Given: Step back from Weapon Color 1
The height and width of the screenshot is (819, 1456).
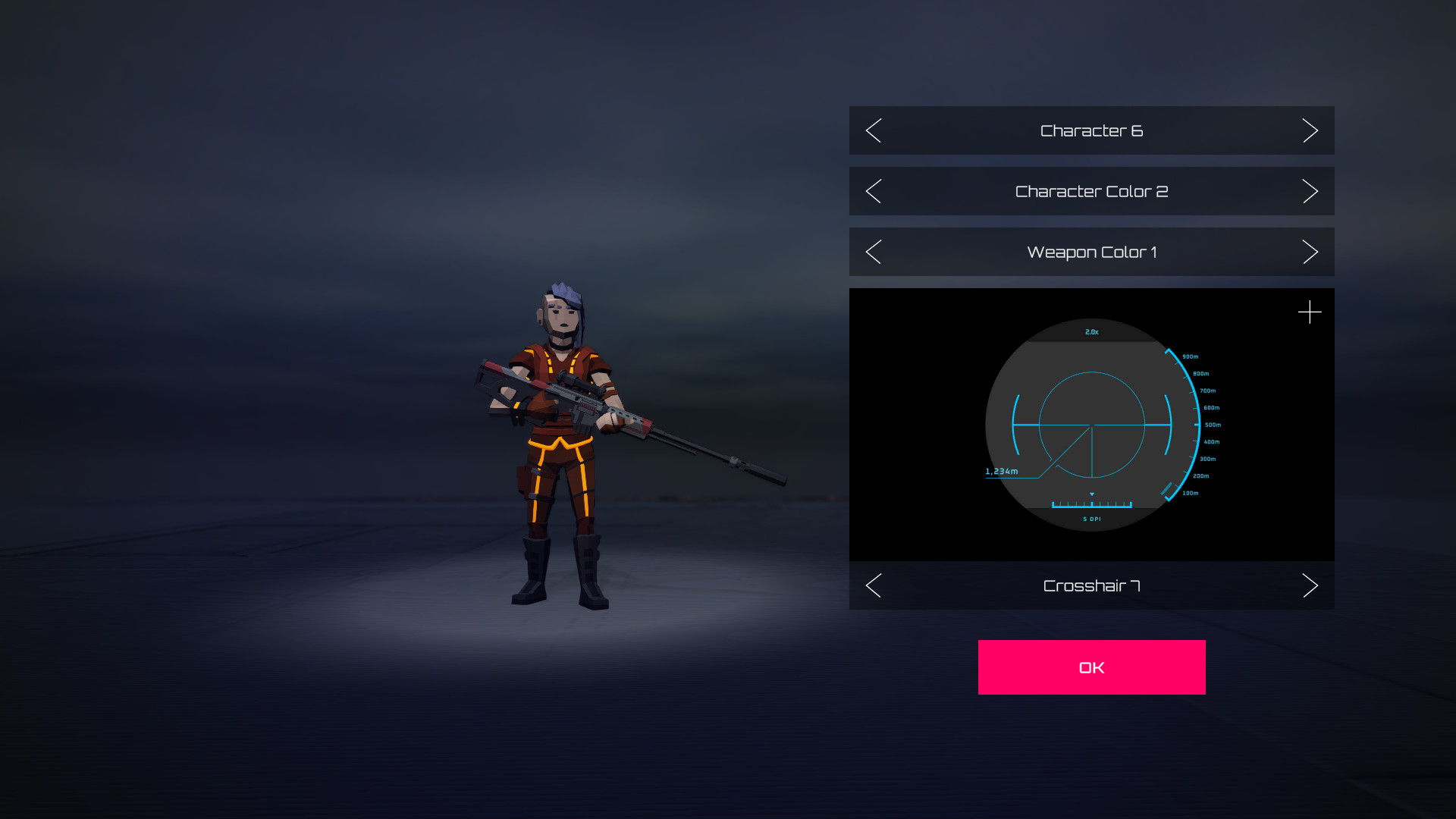Looking at the screenshot, I should point(873,252).
